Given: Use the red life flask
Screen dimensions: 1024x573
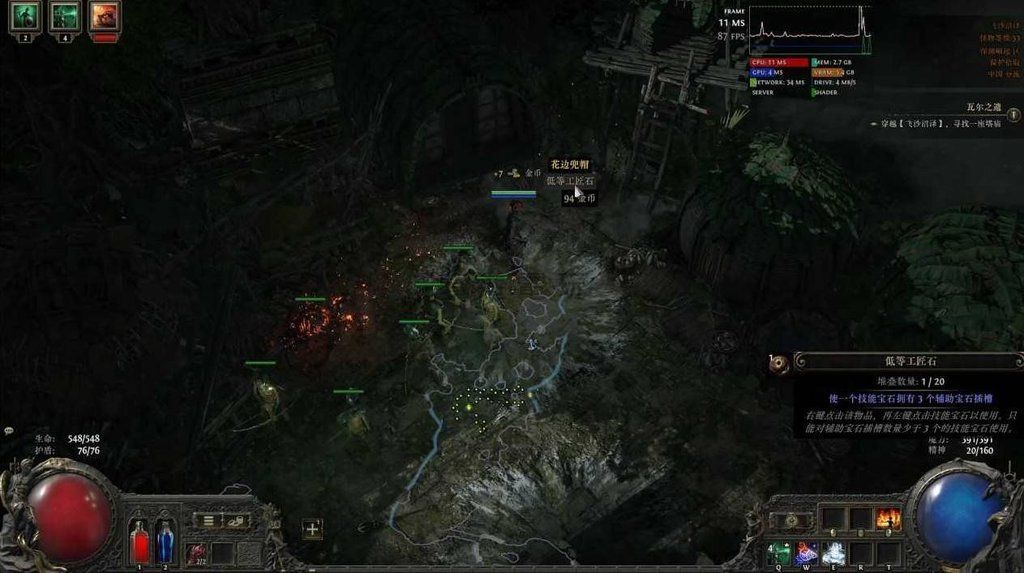Looking at the screenshot, I should (141, 541).
